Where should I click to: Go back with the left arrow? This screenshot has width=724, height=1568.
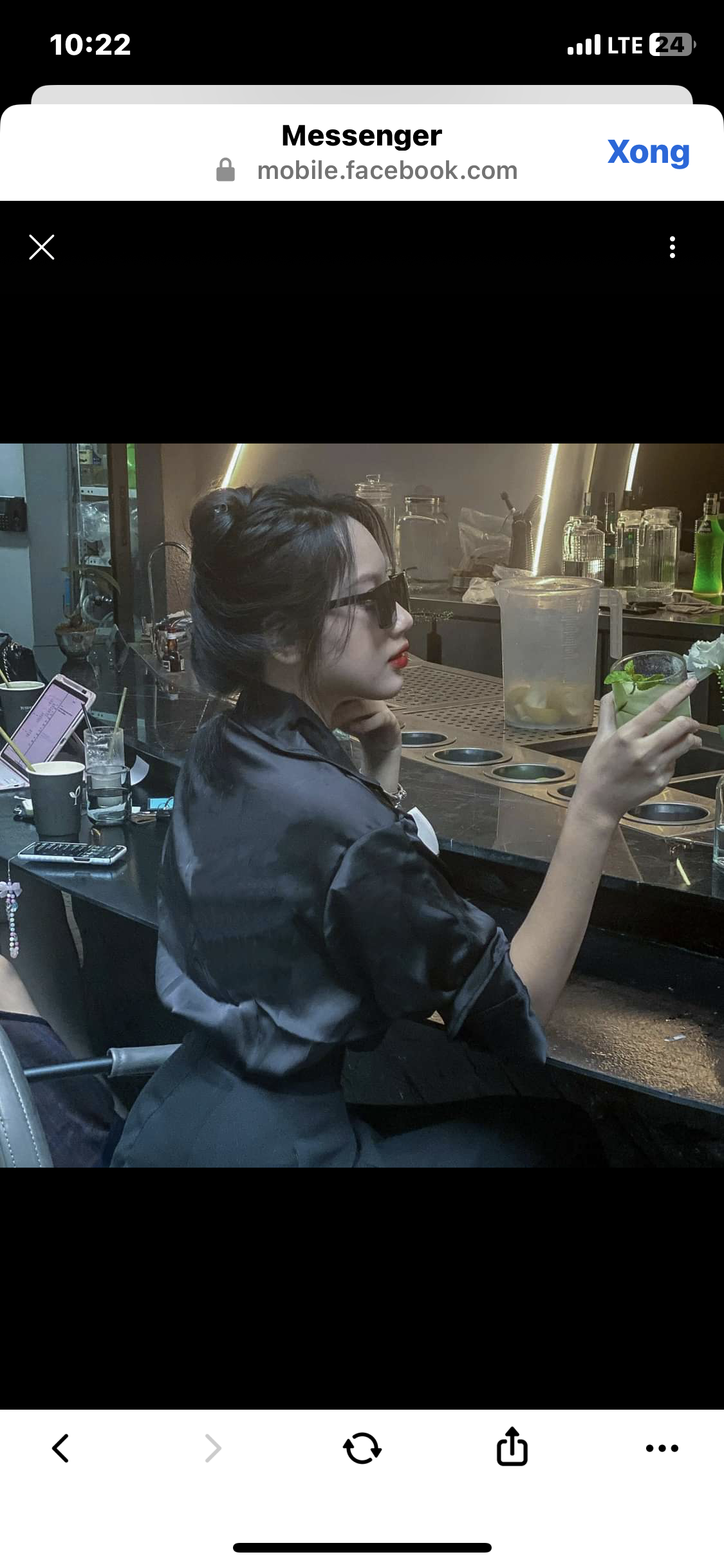tap(60, 1448)
